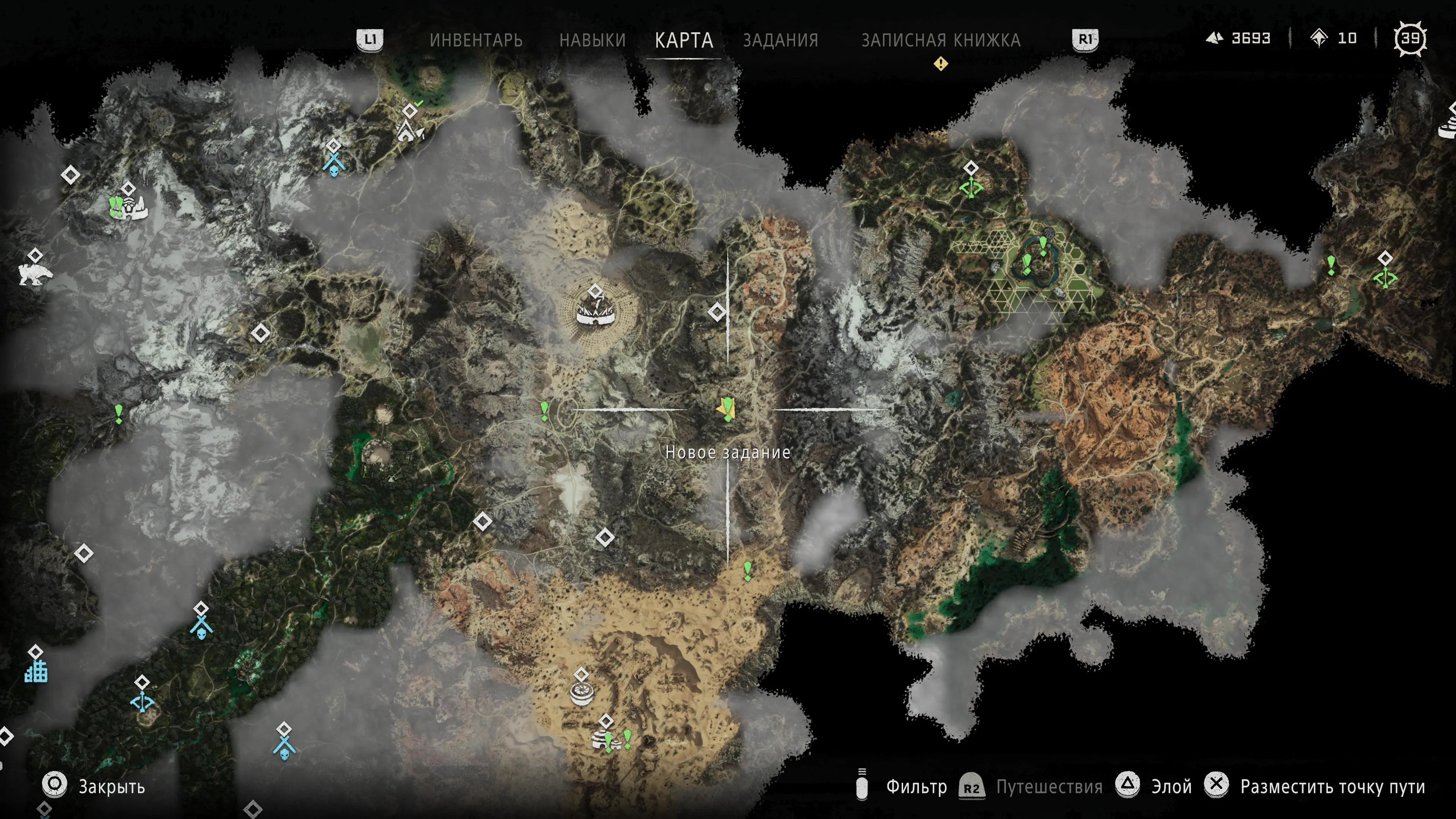Open the Фильтр map filter
The height and width of the screenshot is (819, 1456).
(916, 786)
